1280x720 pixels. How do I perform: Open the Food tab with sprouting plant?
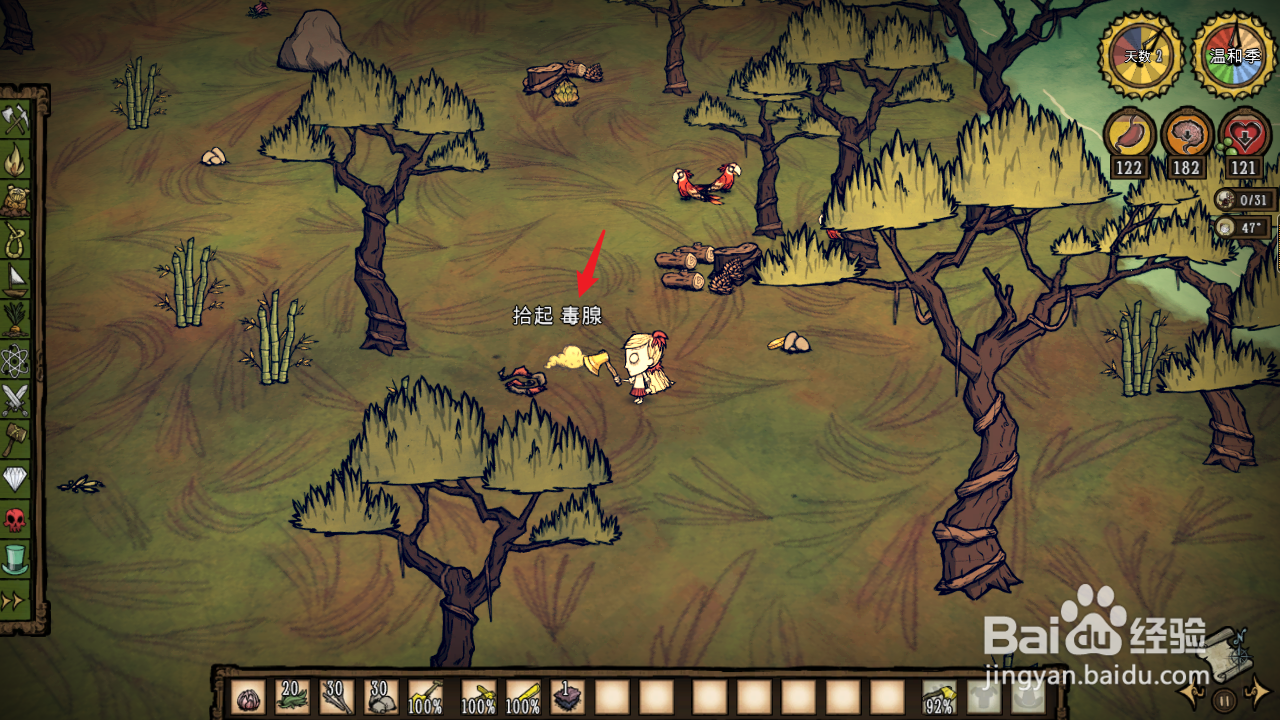point(17,319)
